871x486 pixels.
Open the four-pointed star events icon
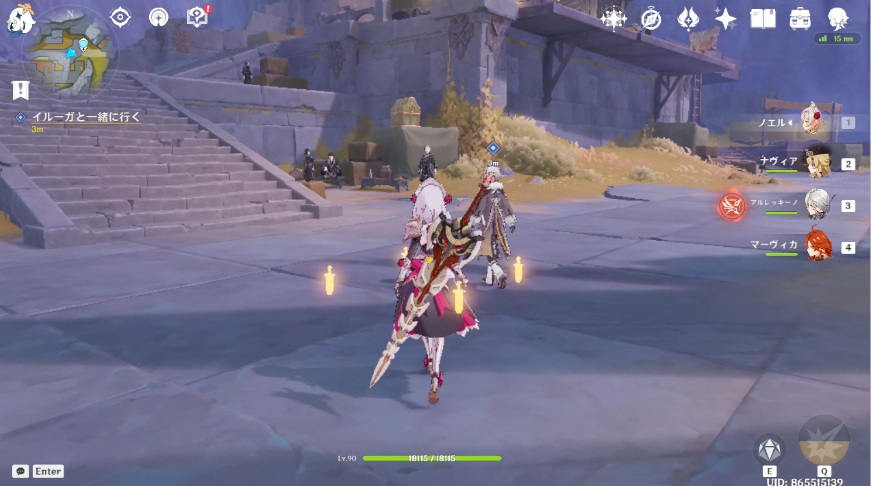coord(613,18)
